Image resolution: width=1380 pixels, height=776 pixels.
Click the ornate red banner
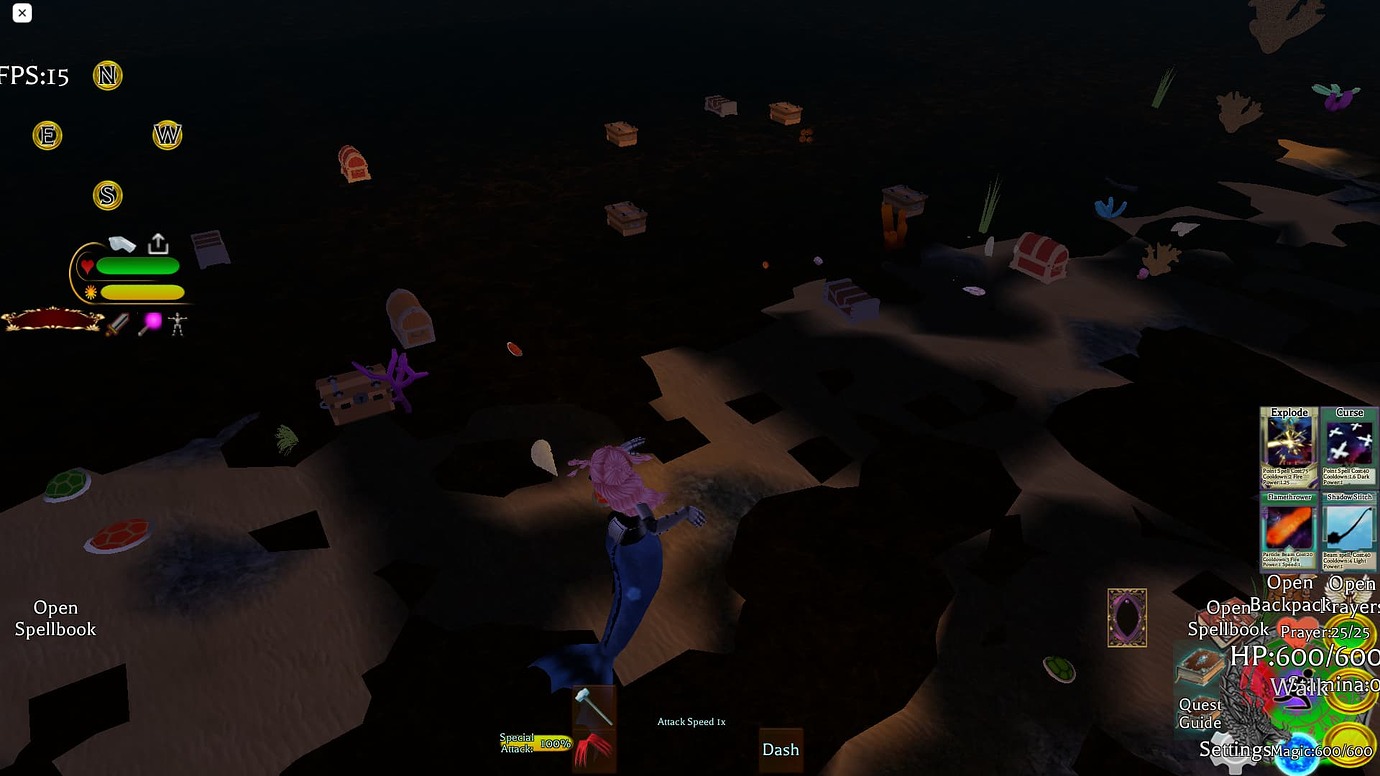click(x=53, y=320)
